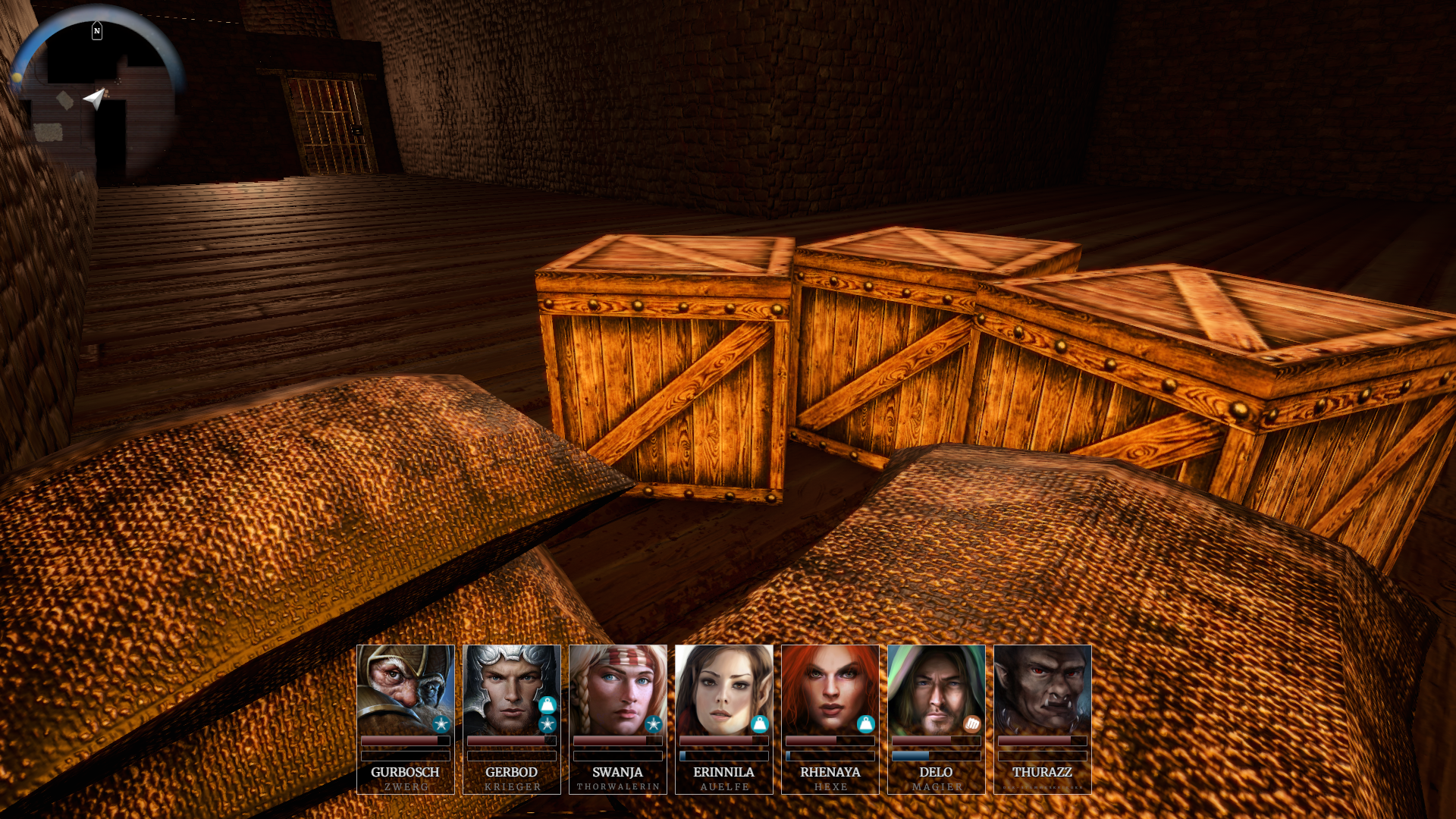Click the weight status icon on Gerbod
Image resolution: width=1456 pixels, height=819 pixels.
click(x=547, y=705)
